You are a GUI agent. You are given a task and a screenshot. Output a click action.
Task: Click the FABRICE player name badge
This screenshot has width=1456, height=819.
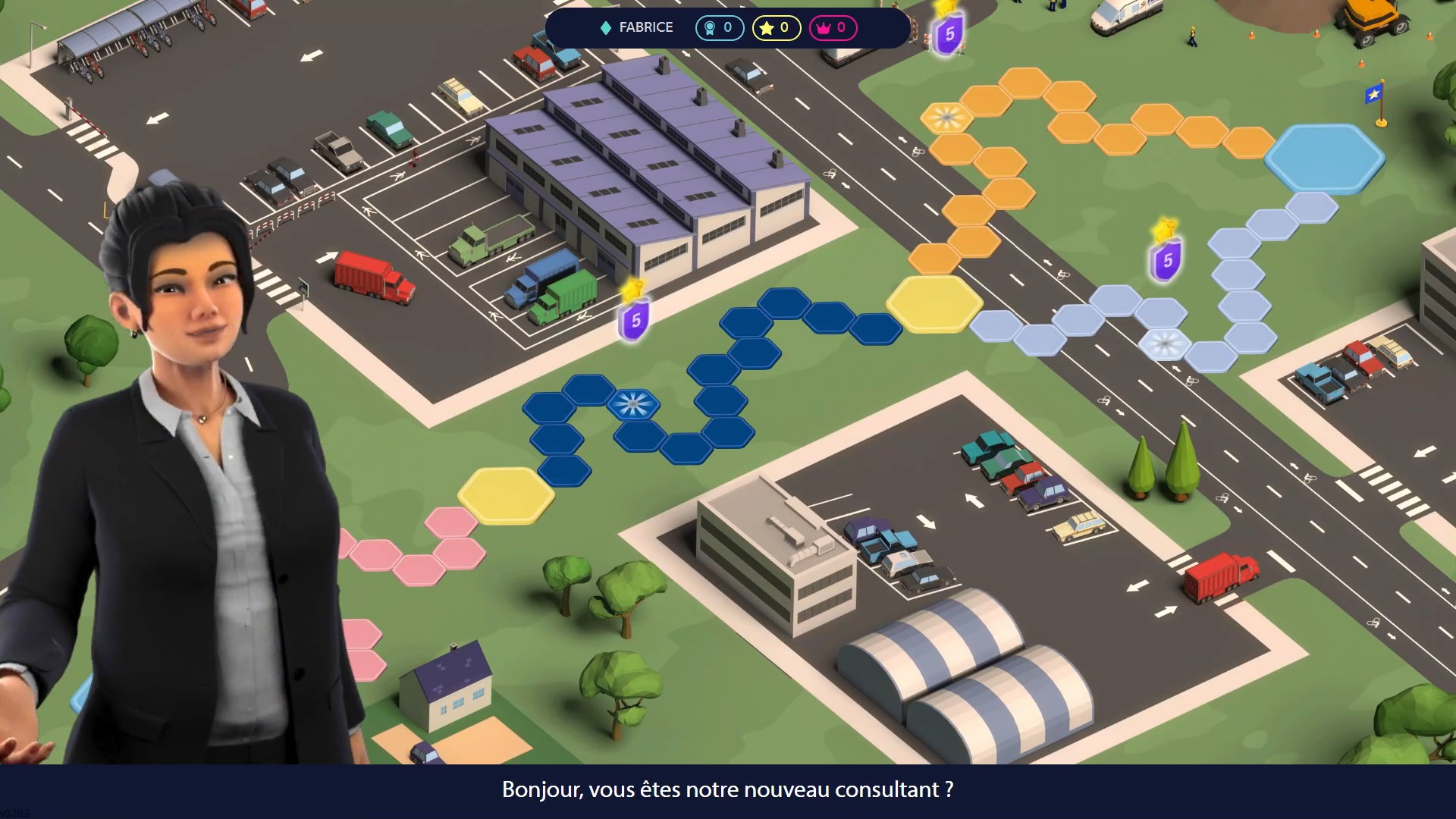636,27
